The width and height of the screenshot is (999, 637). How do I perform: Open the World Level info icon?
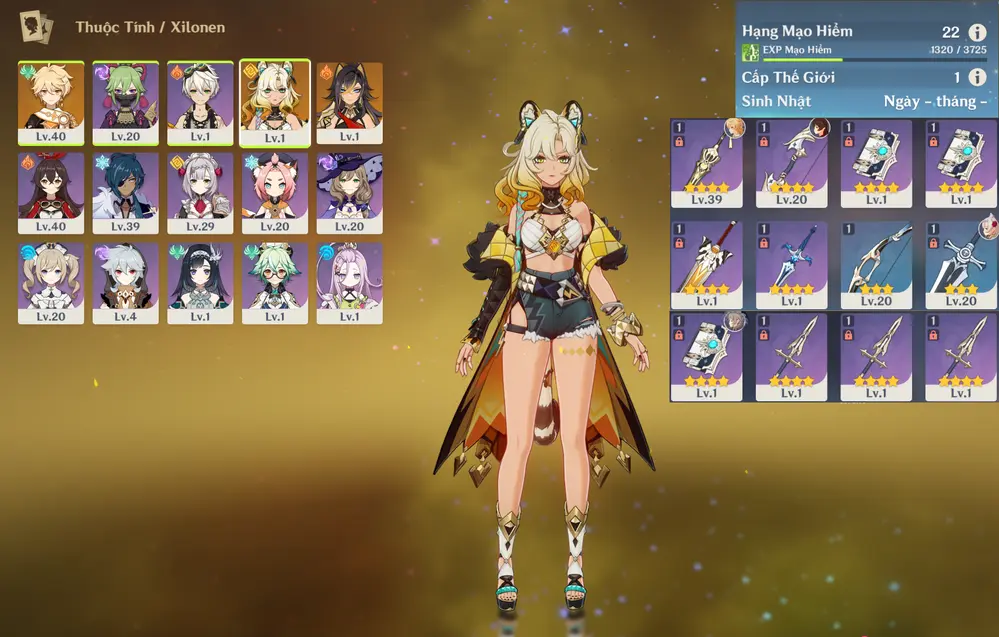tap(977, 78)
